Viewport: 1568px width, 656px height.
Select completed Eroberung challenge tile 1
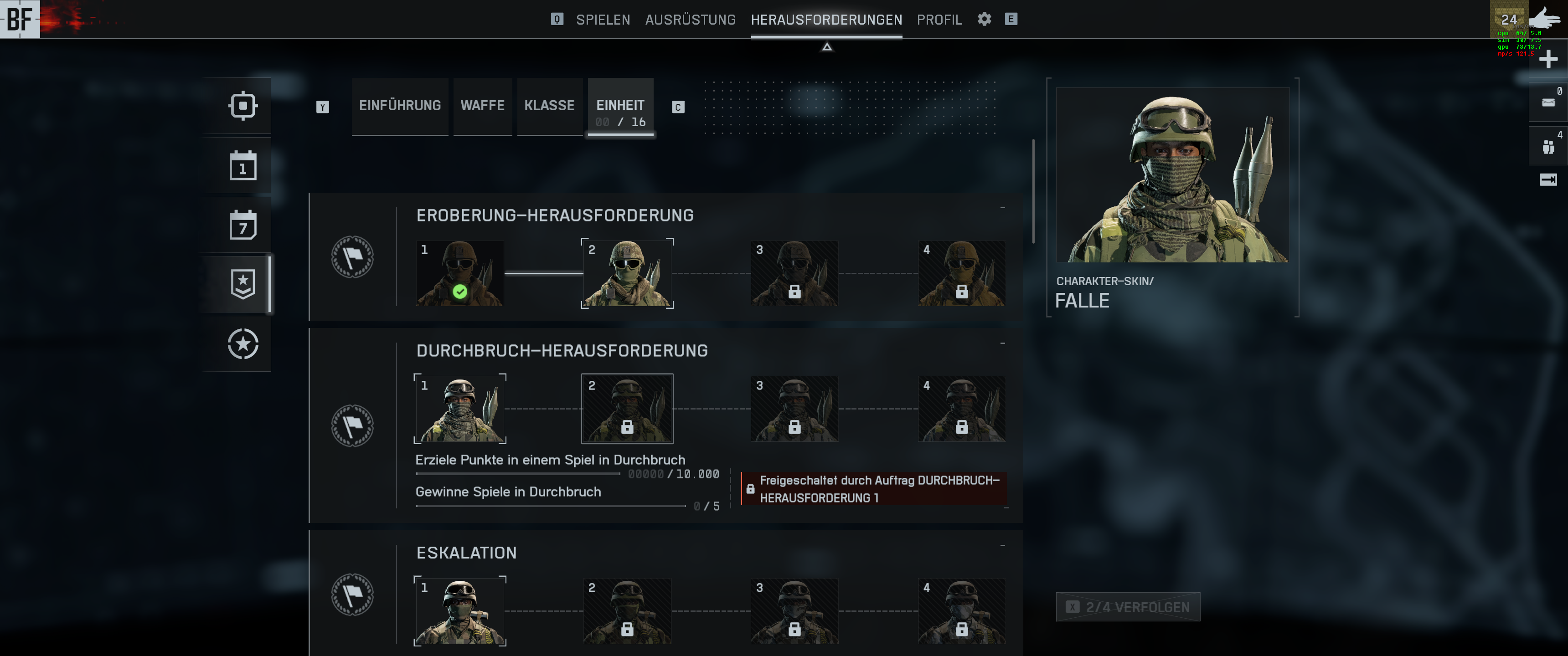459,273
